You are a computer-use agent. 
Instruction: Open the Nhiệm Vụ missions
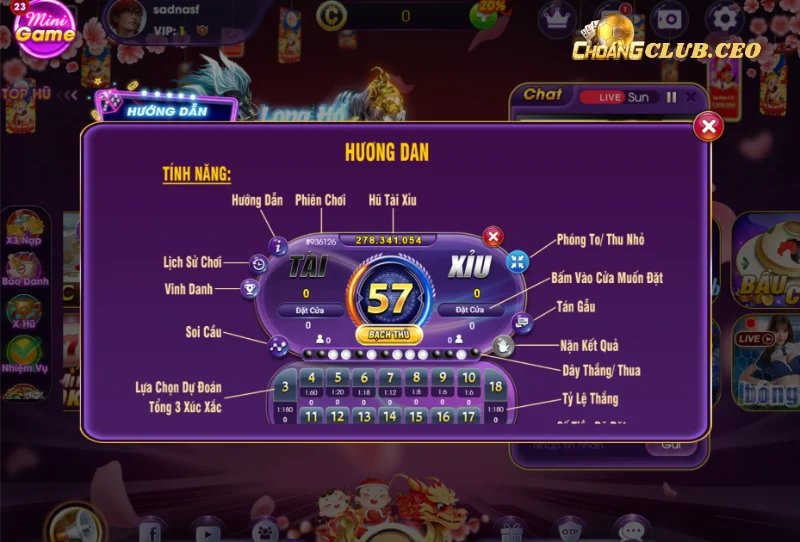pos(23,353)
